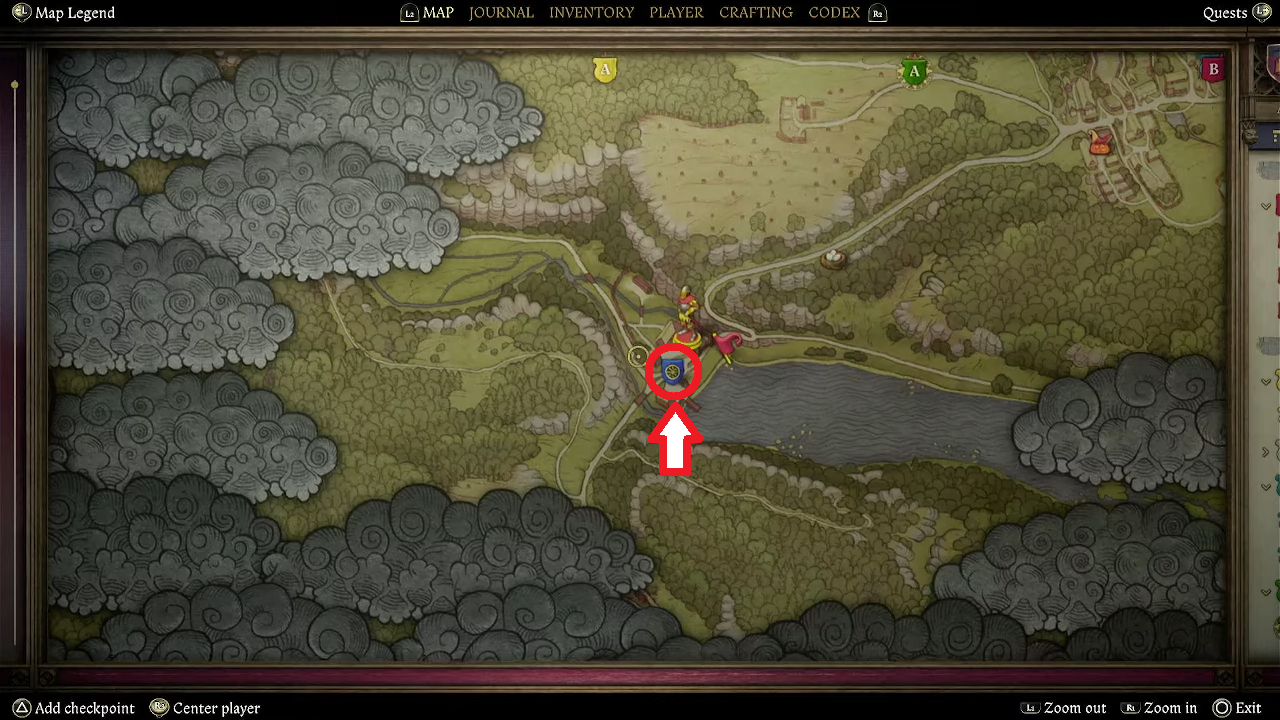Click the red village buildings icon top right
1280x720 pixels.
[x=1098, y=143]
